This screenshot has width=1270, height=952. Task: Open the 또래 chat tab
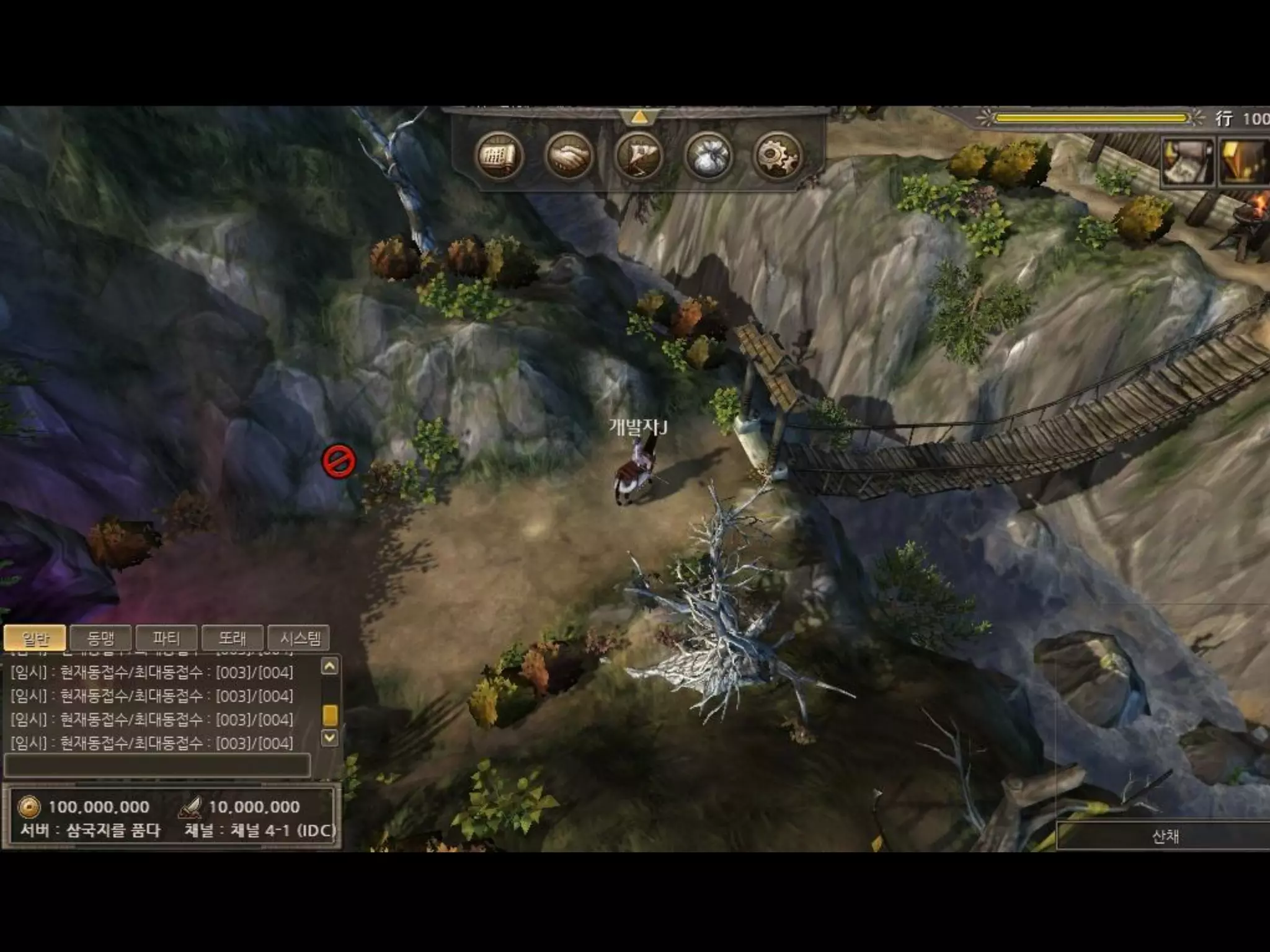pyautogui.click(x=233, y=638)
